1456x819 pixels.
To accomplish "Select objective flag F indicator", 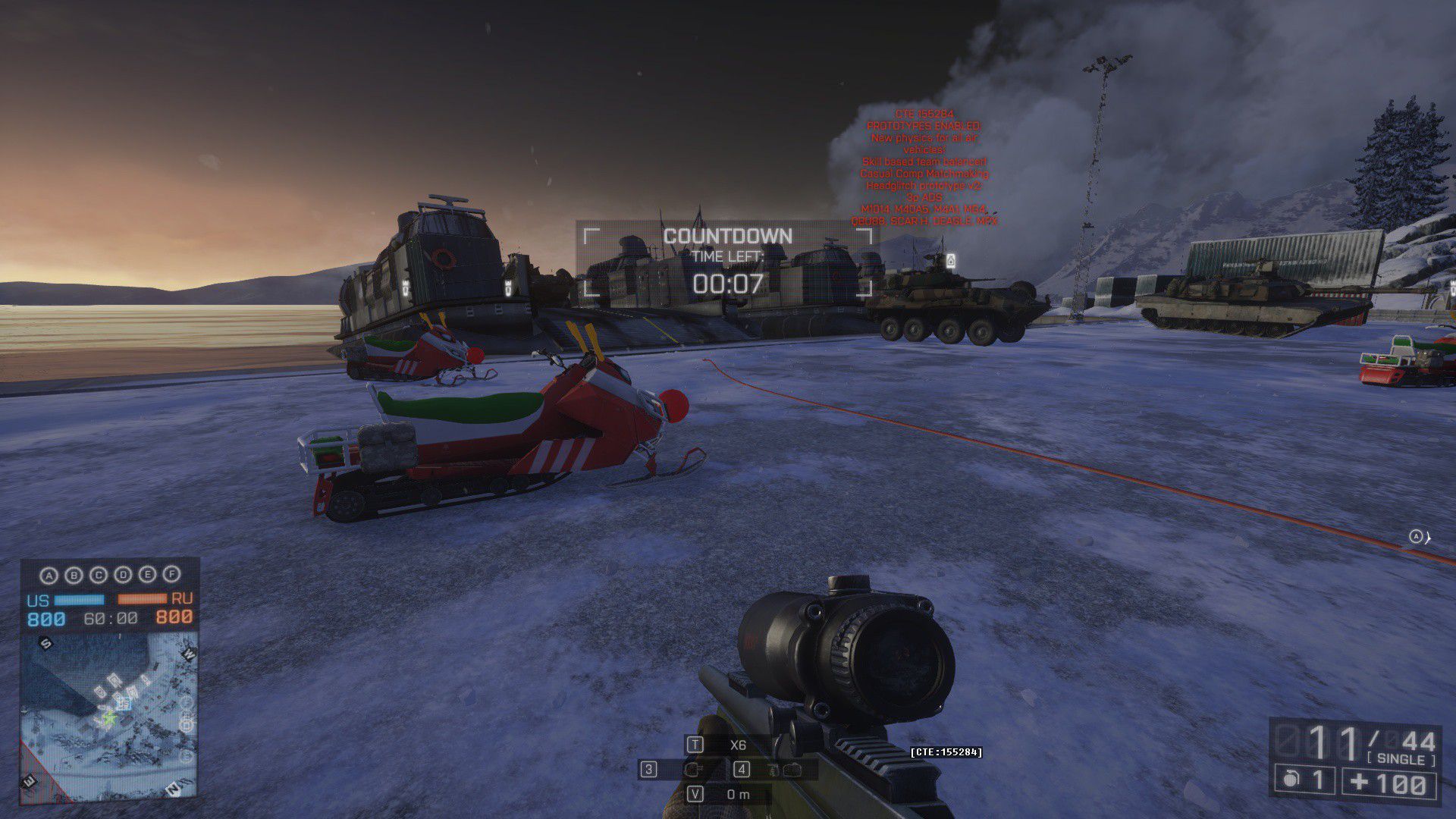I will click(x=172, y=575).
